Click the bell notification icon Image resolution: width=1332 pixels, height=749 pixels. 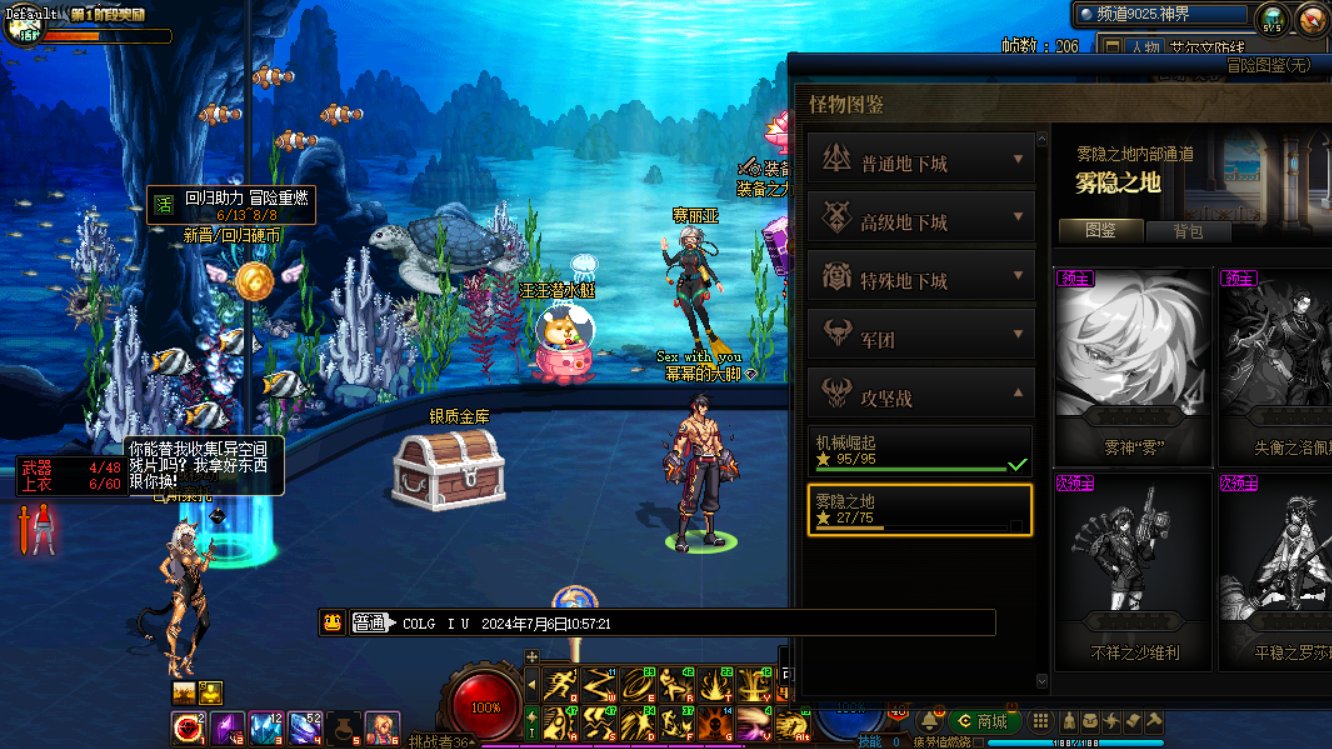(929, 721)
